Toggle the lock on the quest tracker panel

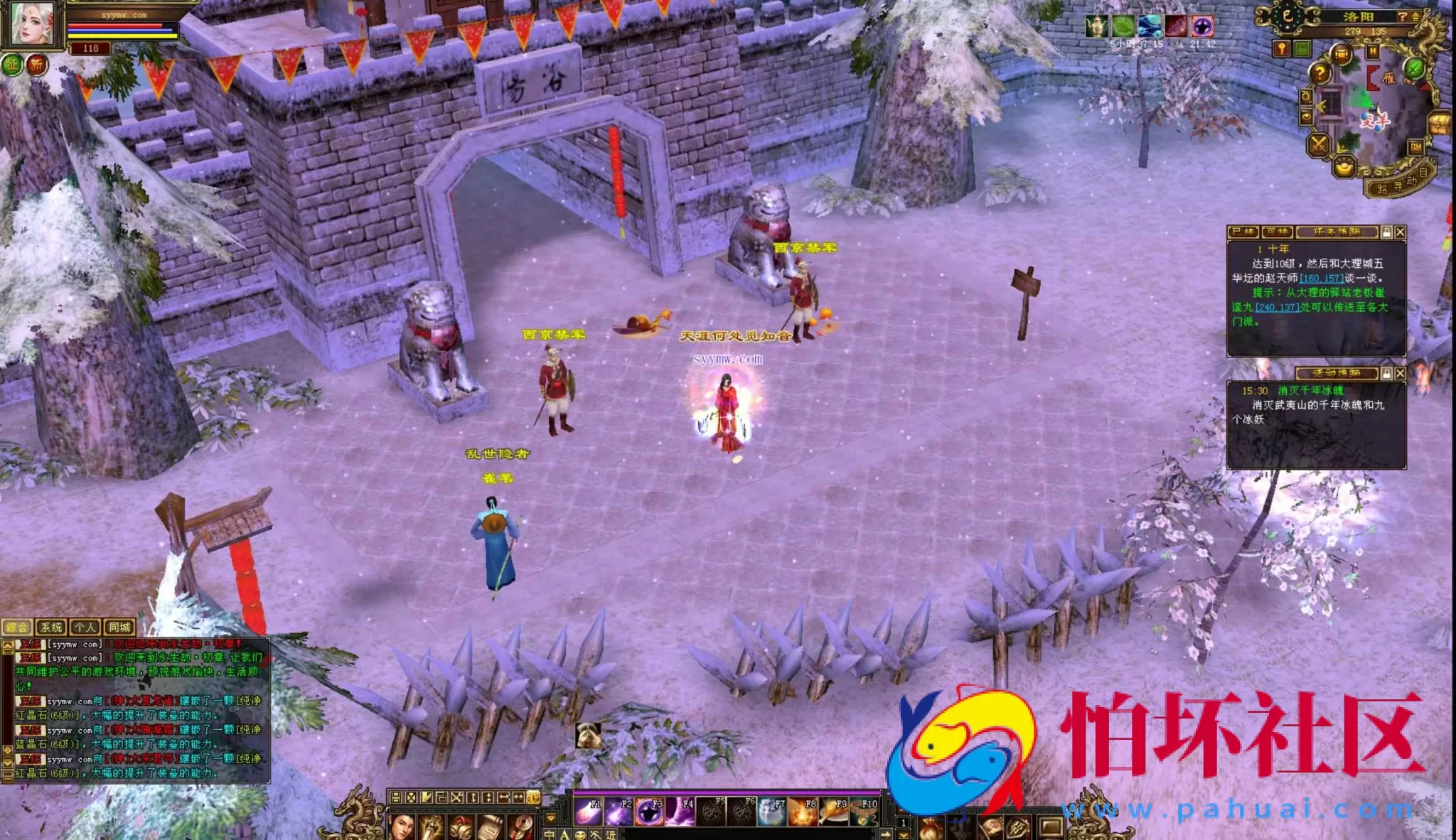pyautogui.click(x=1386, y=233)
